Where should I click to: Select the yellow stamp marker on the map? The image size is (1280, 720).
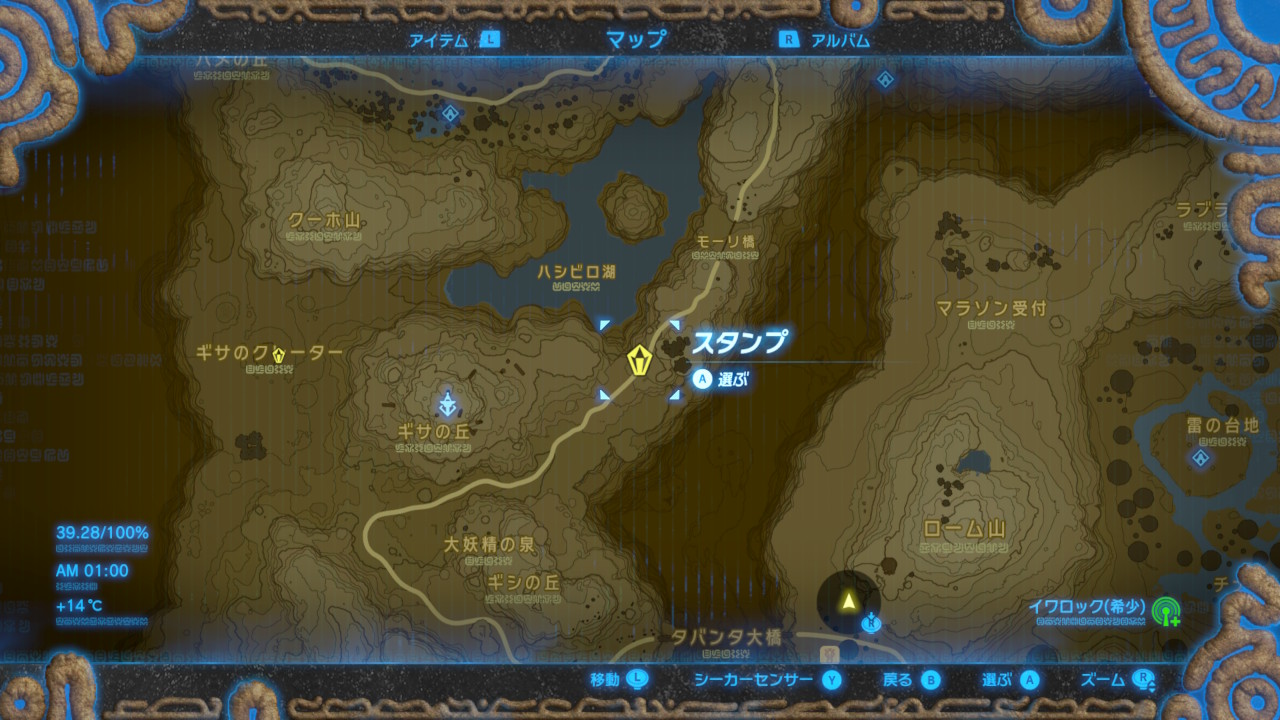coord(639,360)
